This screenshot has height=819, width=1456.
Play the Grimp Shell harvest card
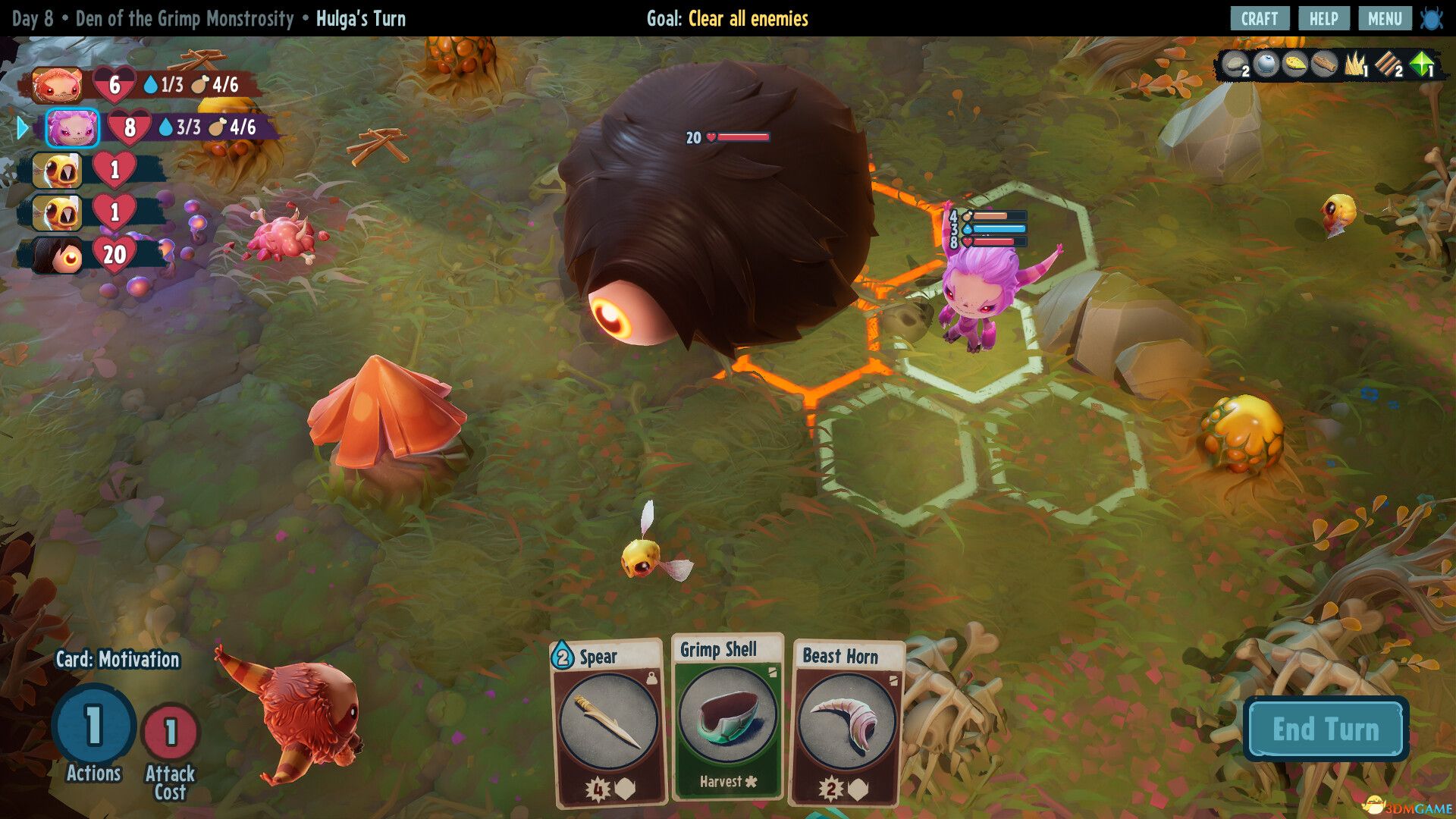pyautogui.click(x=727, y=717)
